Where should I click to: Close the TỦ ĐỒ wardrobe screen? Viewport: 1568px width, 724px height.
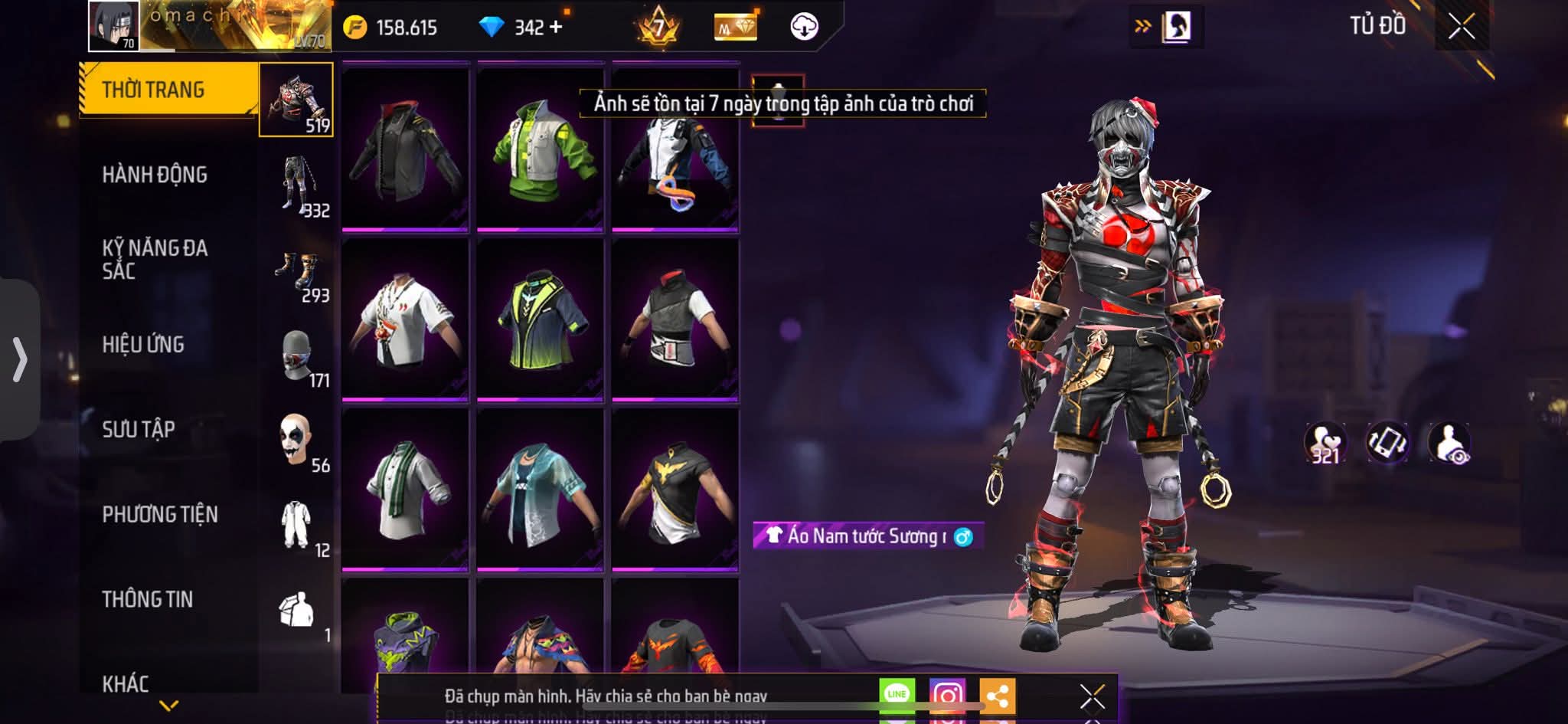(x=1461, y=27)
